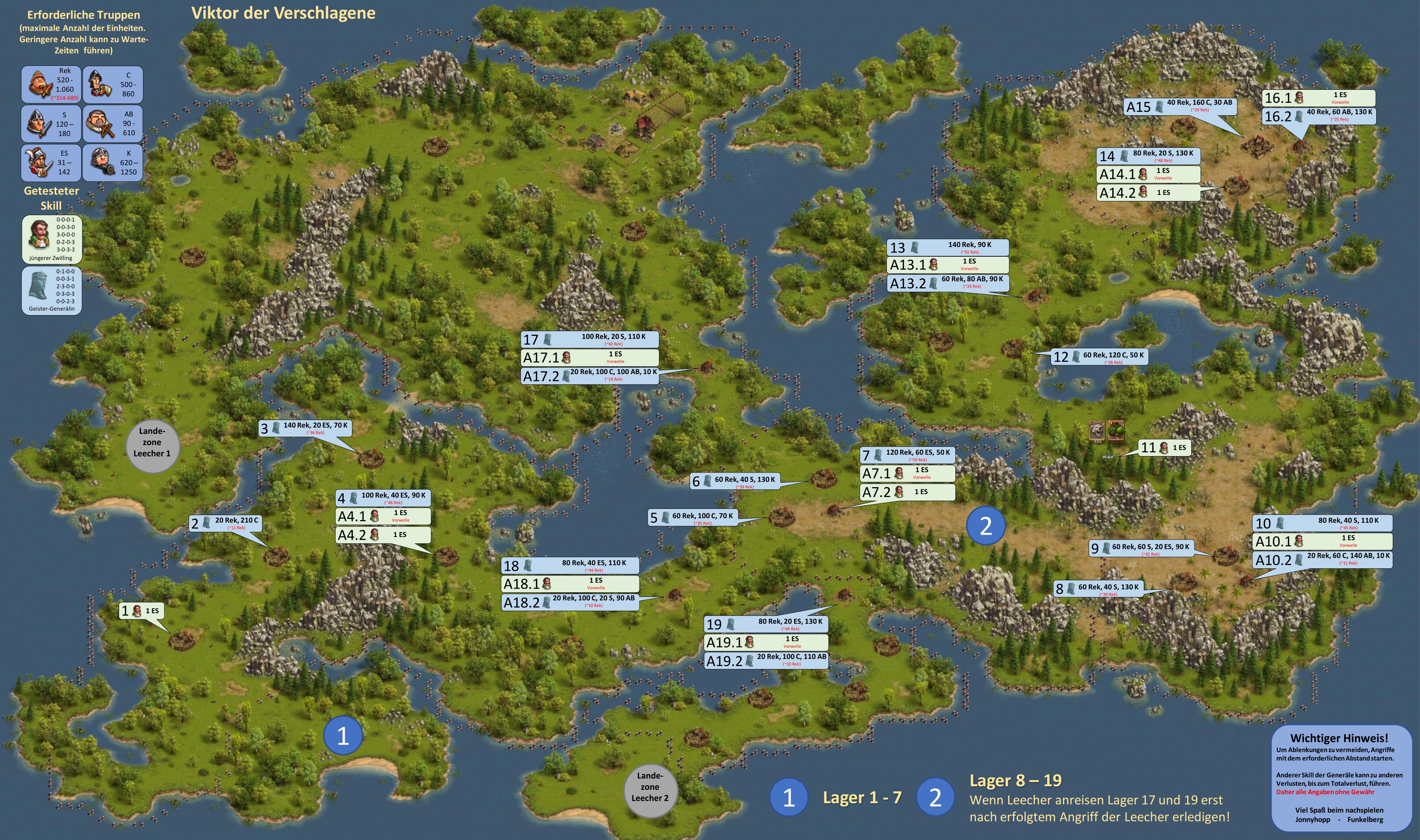Select the C cavalry unit tile
The height and width of the screenshot is (840, 1420).
click(x=113, y=84)
